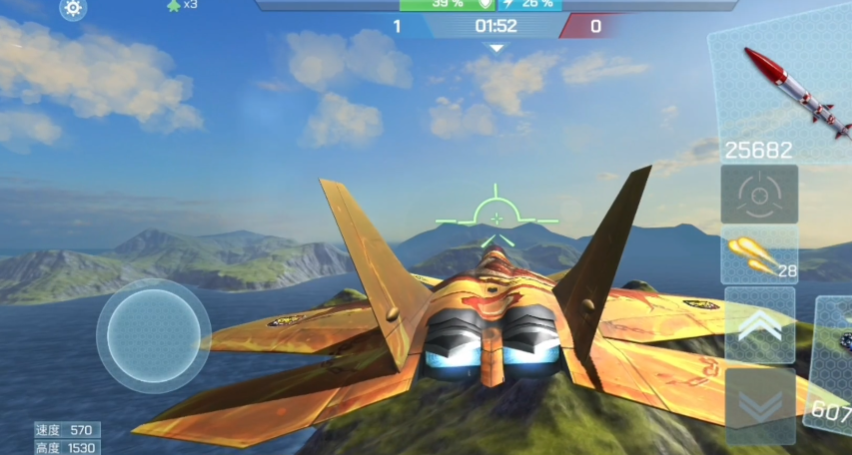
Task: Tap the target lock-on button
Action: [x=759, y=194]
